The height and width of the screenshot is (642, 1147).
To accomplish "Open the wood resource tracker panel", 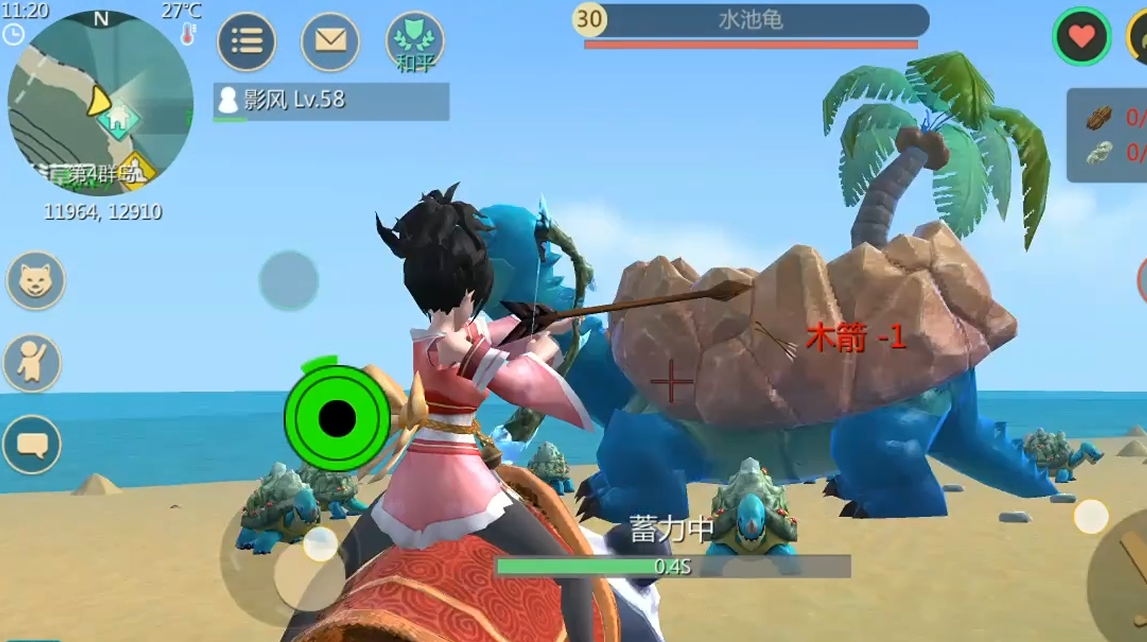I will coord(1108,135).
